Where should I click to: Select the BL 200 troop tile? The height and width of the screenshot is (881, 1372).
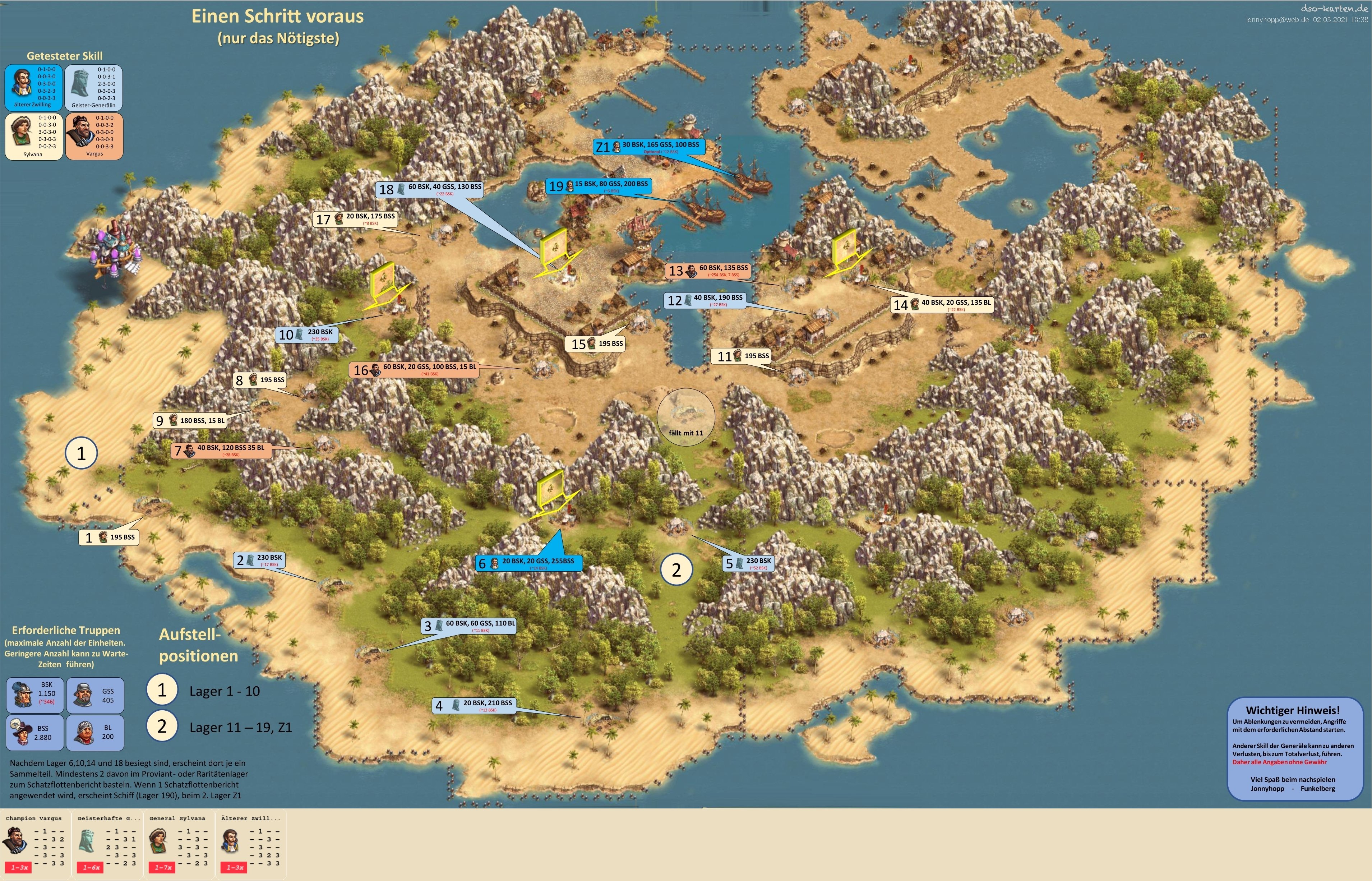[95, 732]
